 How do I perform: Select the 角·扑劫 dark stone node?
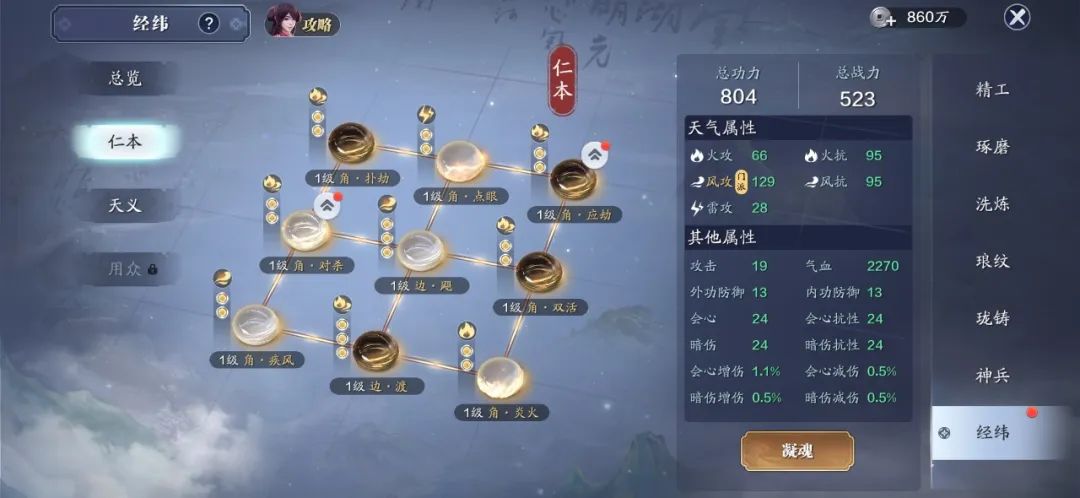coord(351,142)
